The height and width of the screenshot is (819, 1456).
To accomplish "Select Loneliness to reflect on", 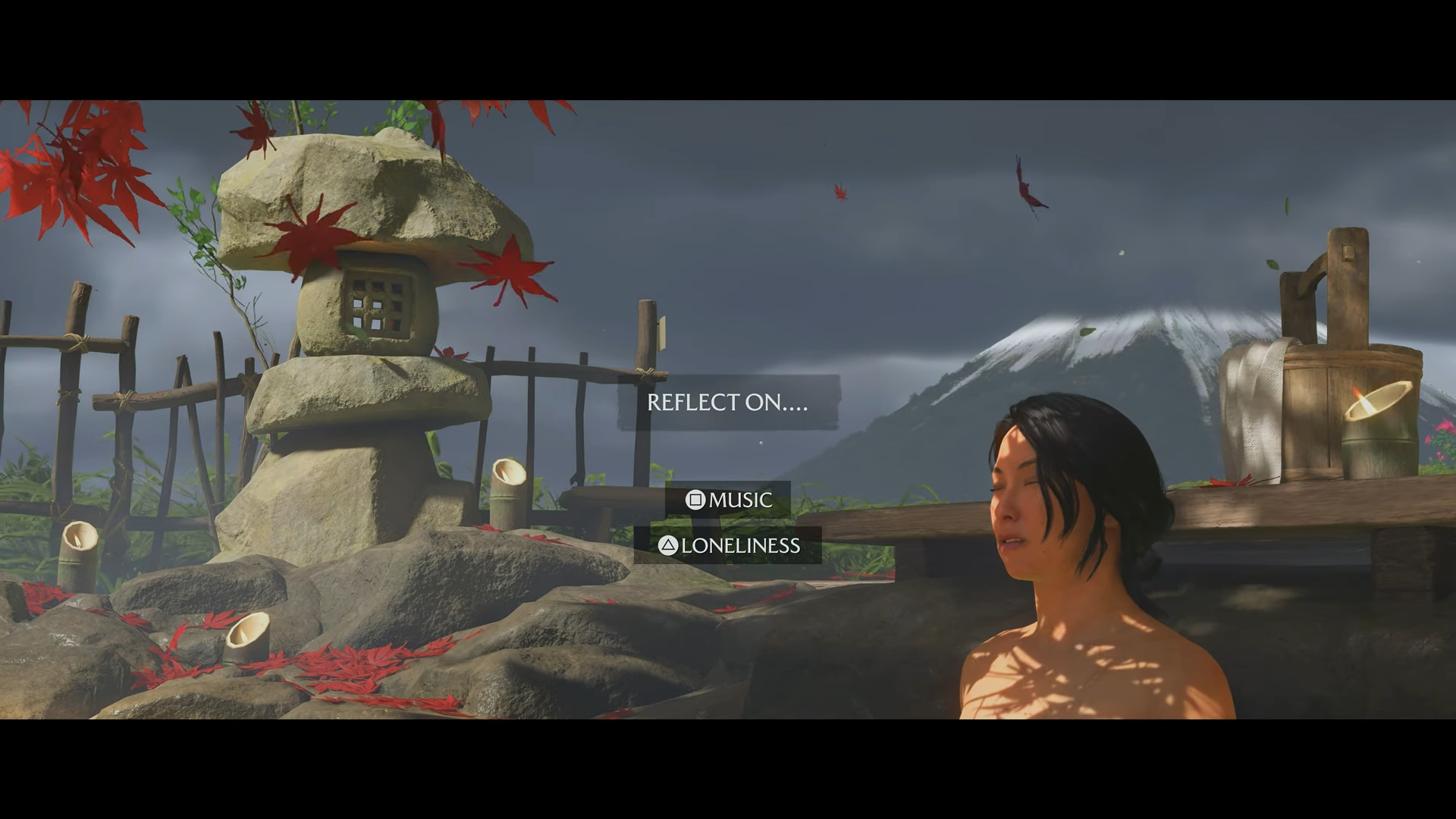I will [x=729, y=545].
